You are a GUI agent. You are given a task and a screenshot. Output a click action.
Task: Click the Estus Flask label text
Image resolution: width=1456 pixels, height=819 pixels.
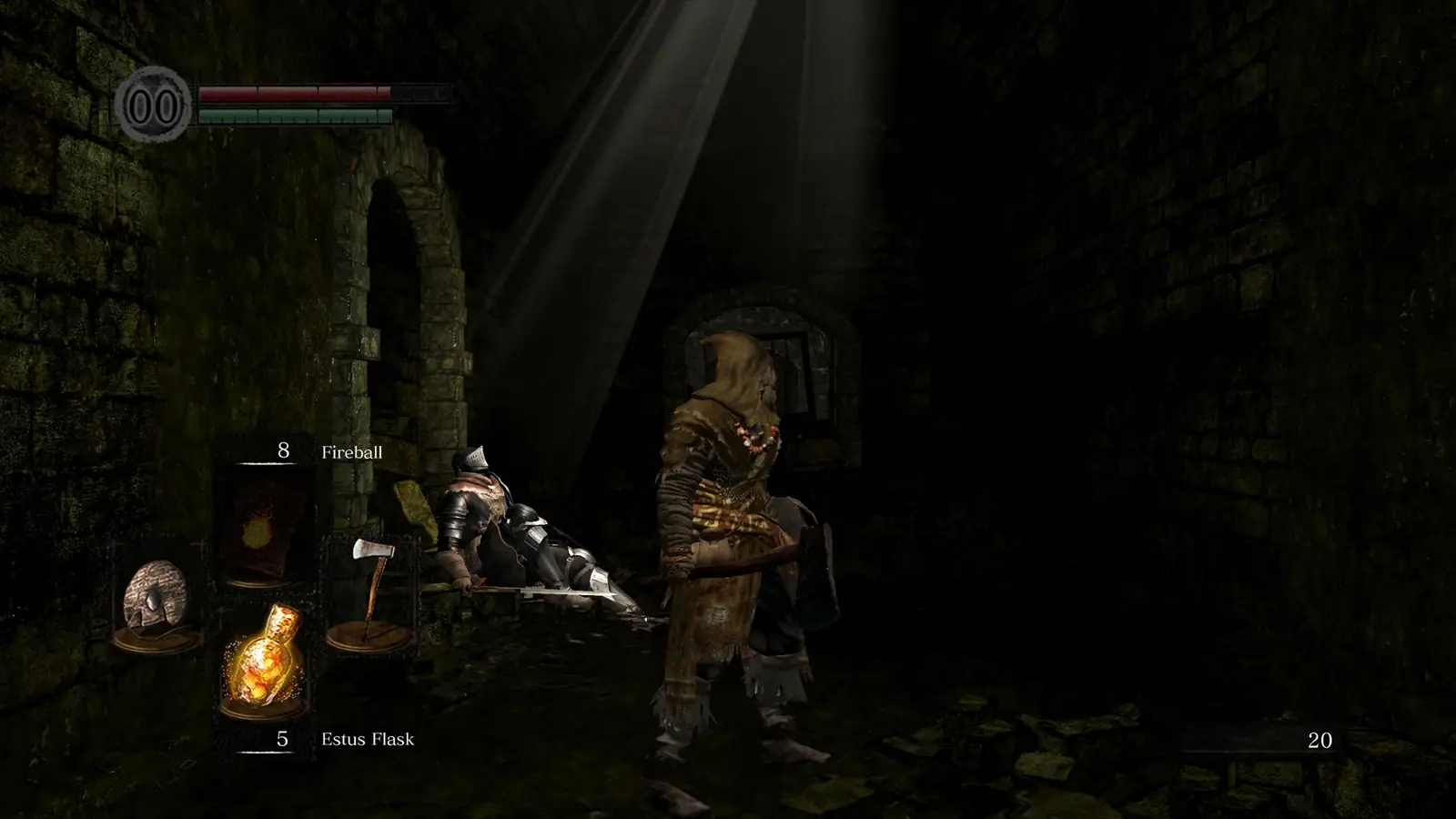369,741
